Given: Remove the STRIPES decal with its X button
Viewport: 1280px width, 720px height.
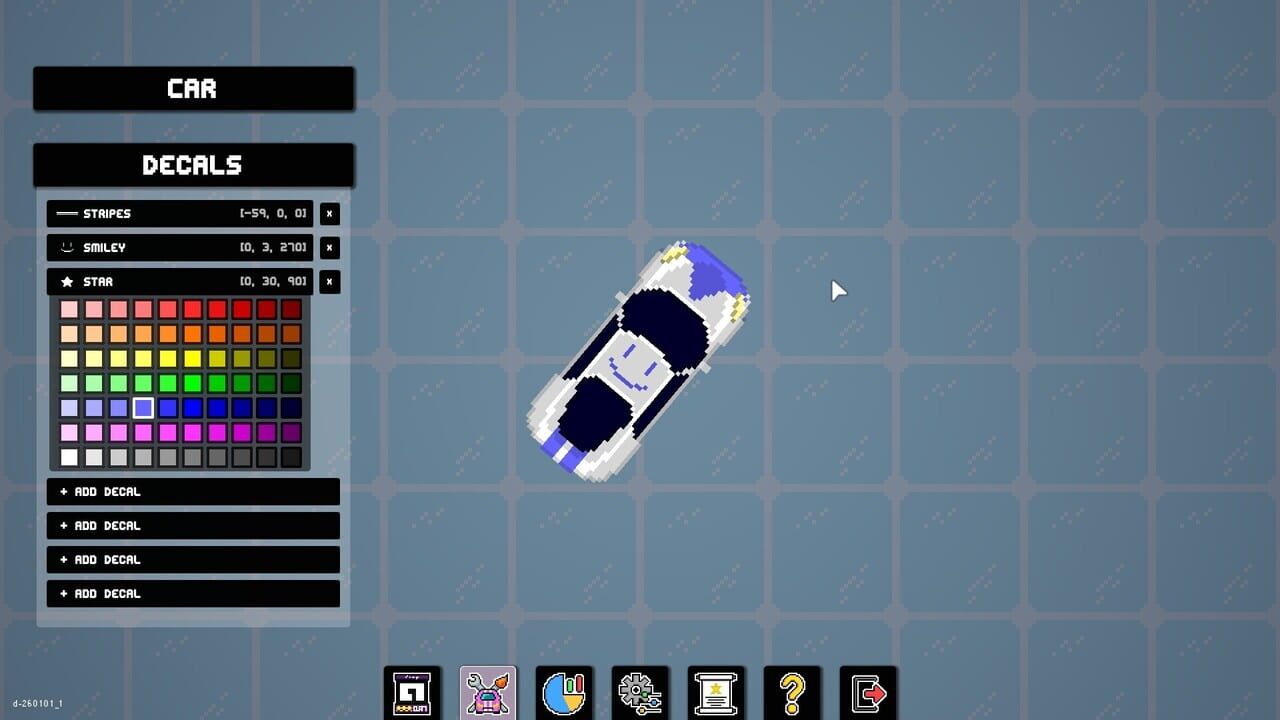Looking at the screenshot, I should tap(329, 213).
